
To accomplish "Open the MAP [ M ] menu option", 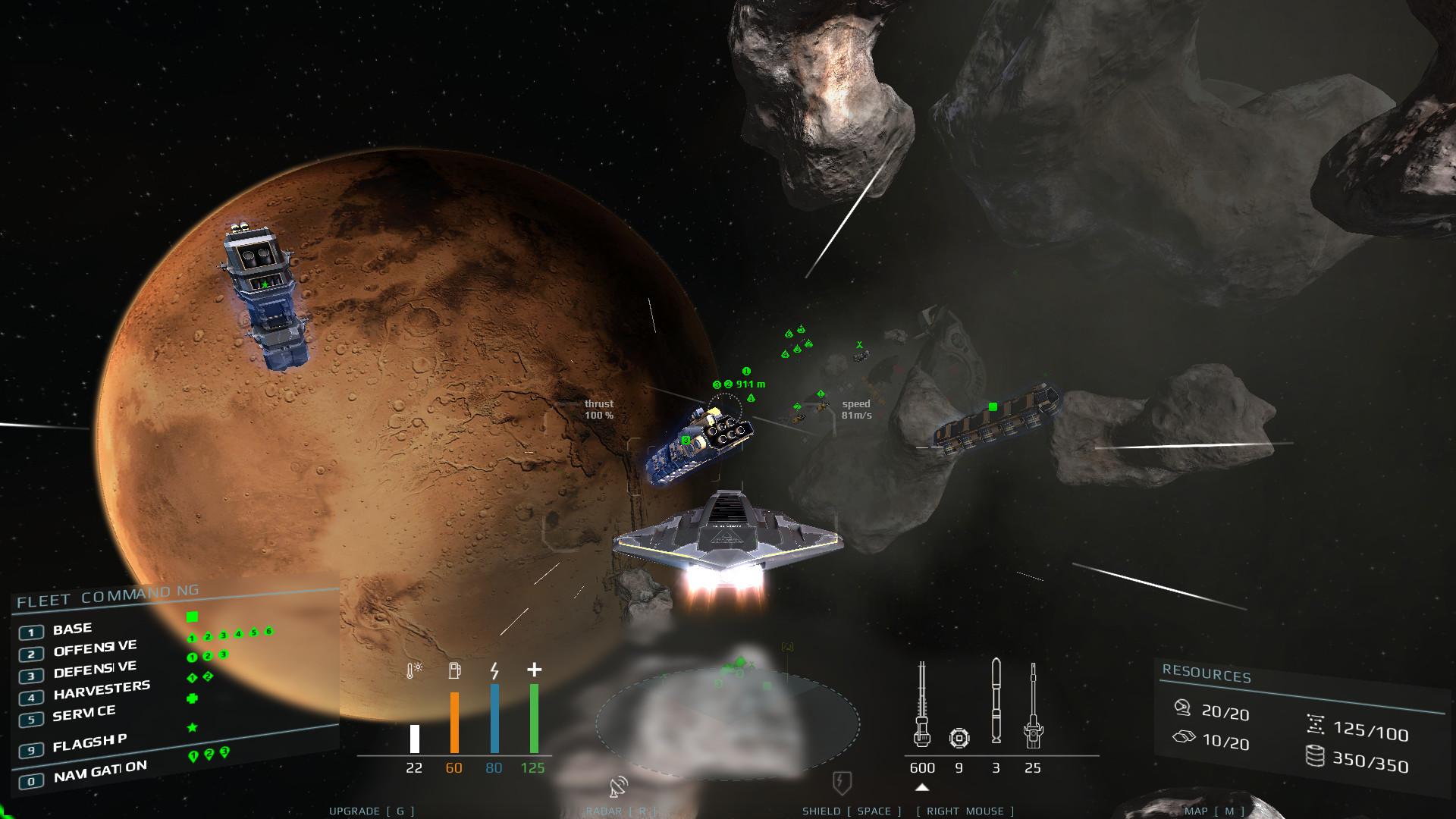I will 1216,811.
